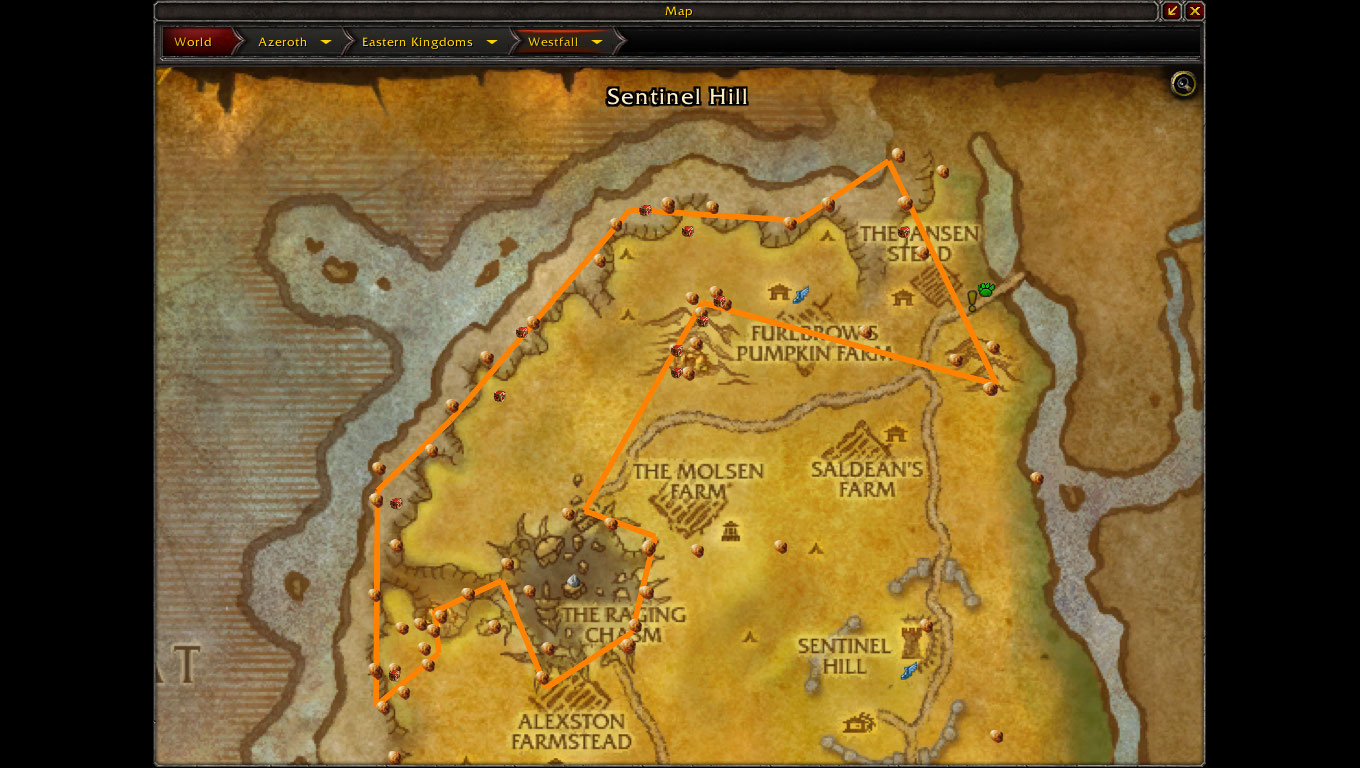Click the gray marker in The Raging Chasm
Screen dimensions: 1360x768
coord(573,581)
